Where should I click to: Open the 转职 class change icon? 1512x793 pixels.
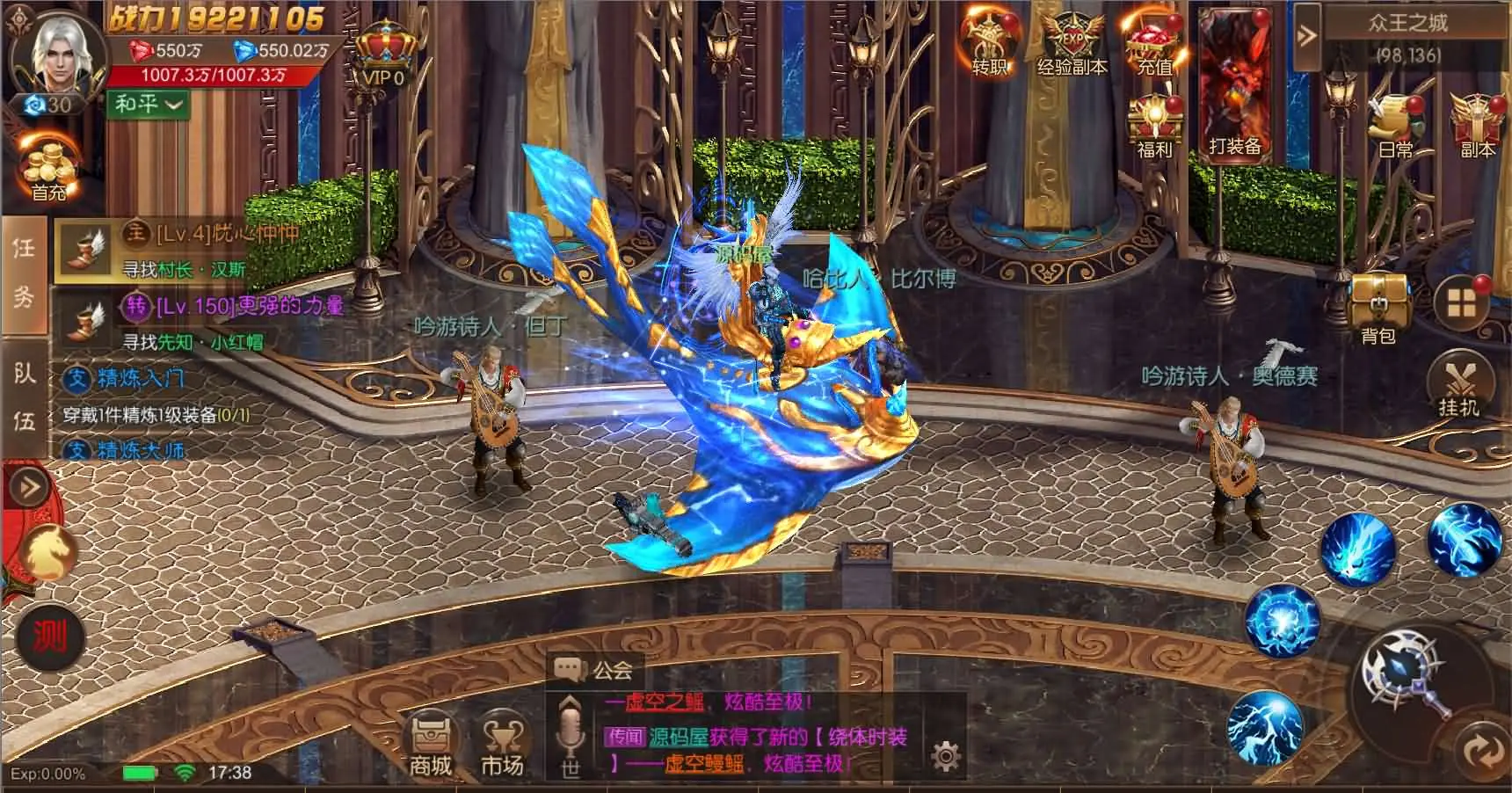(989, 44)
